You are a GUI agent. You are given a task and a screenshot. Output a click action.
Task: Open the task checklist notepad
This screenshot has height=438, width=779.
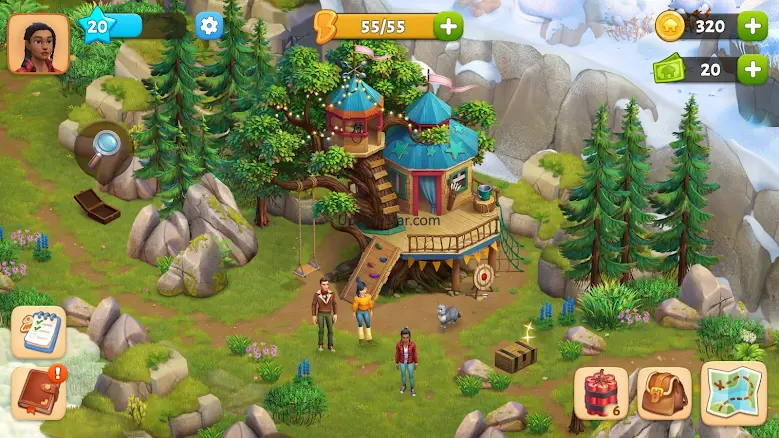click(38, 331)
